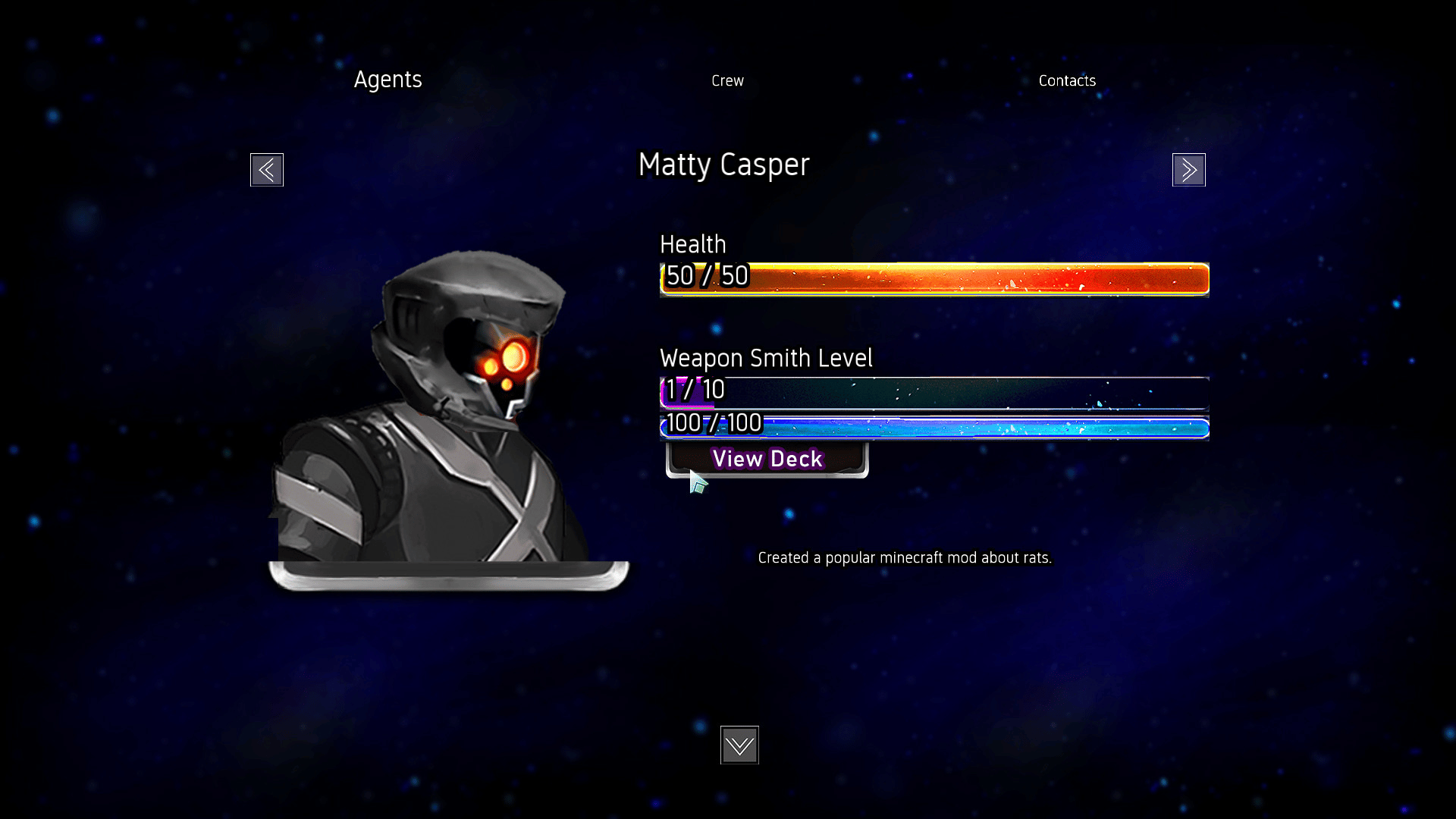The height and width of the screenshot is (819, 1456).
Task: Switch to the Agents tab
Action: [388, 80]
